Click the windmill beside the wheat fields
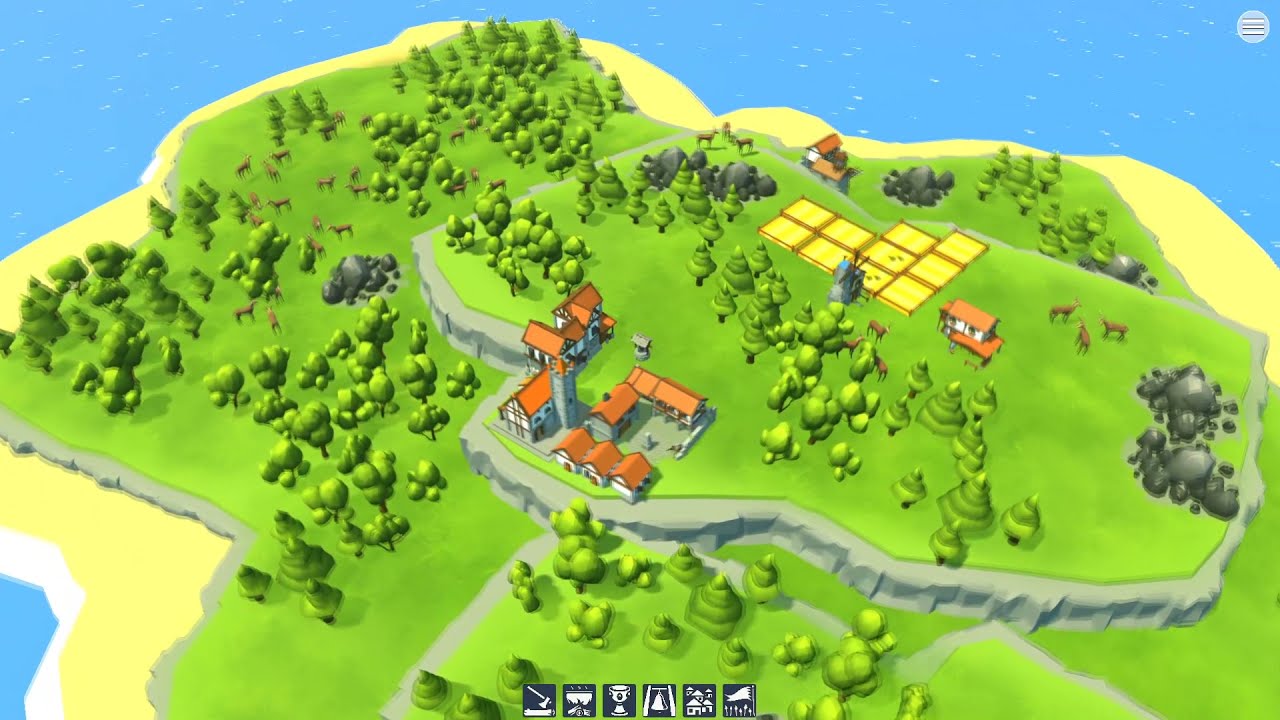The width and height of the screenshot is (1280, 720). tap(849, 280)
